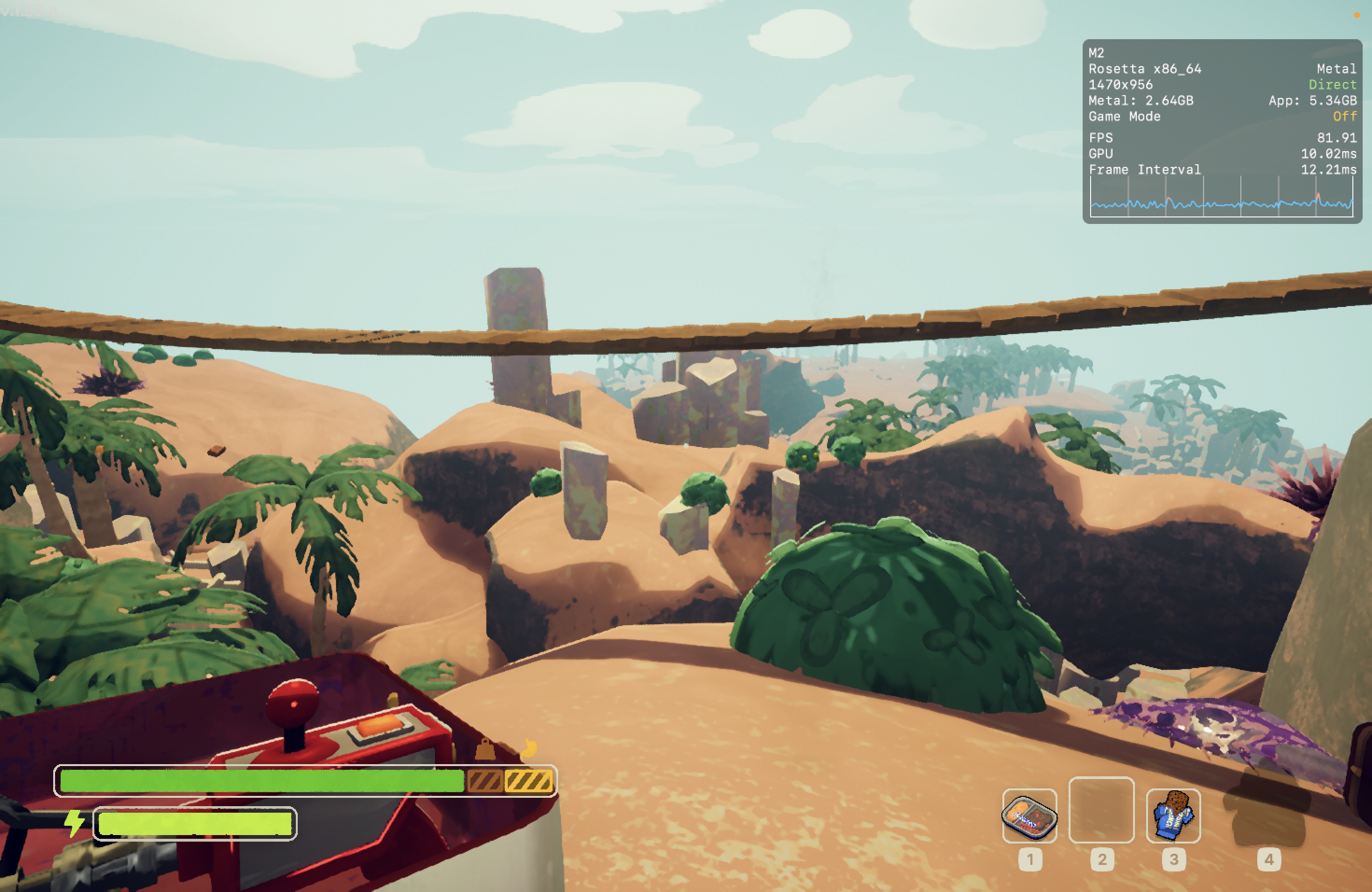Click the yellow hunger stomach icon
This screenshot has width=1372, height=892.
coord(529,748)
